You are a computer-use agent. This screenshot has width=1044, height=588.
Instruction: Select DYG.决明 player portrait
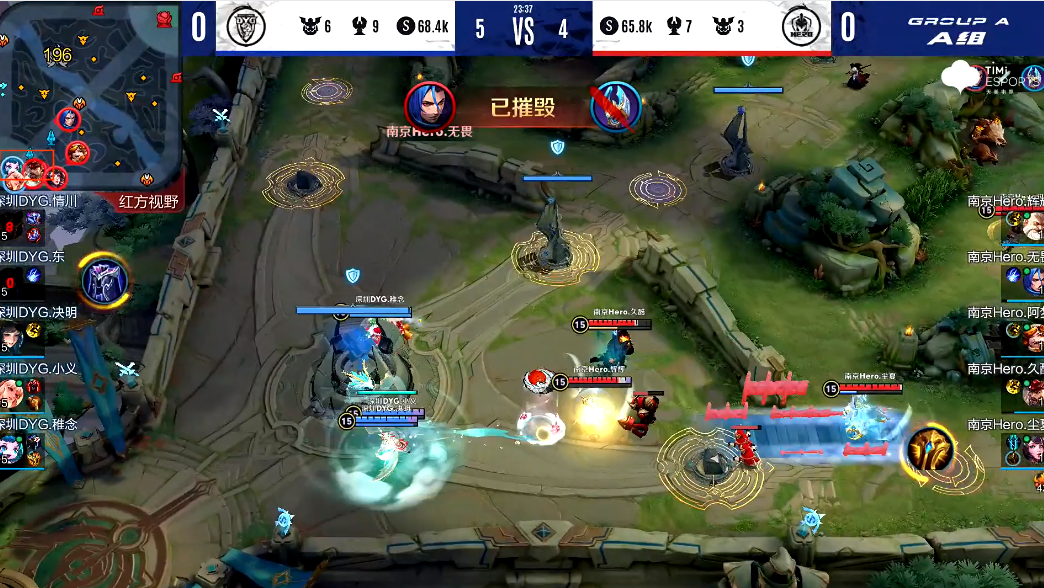point(12,337)
